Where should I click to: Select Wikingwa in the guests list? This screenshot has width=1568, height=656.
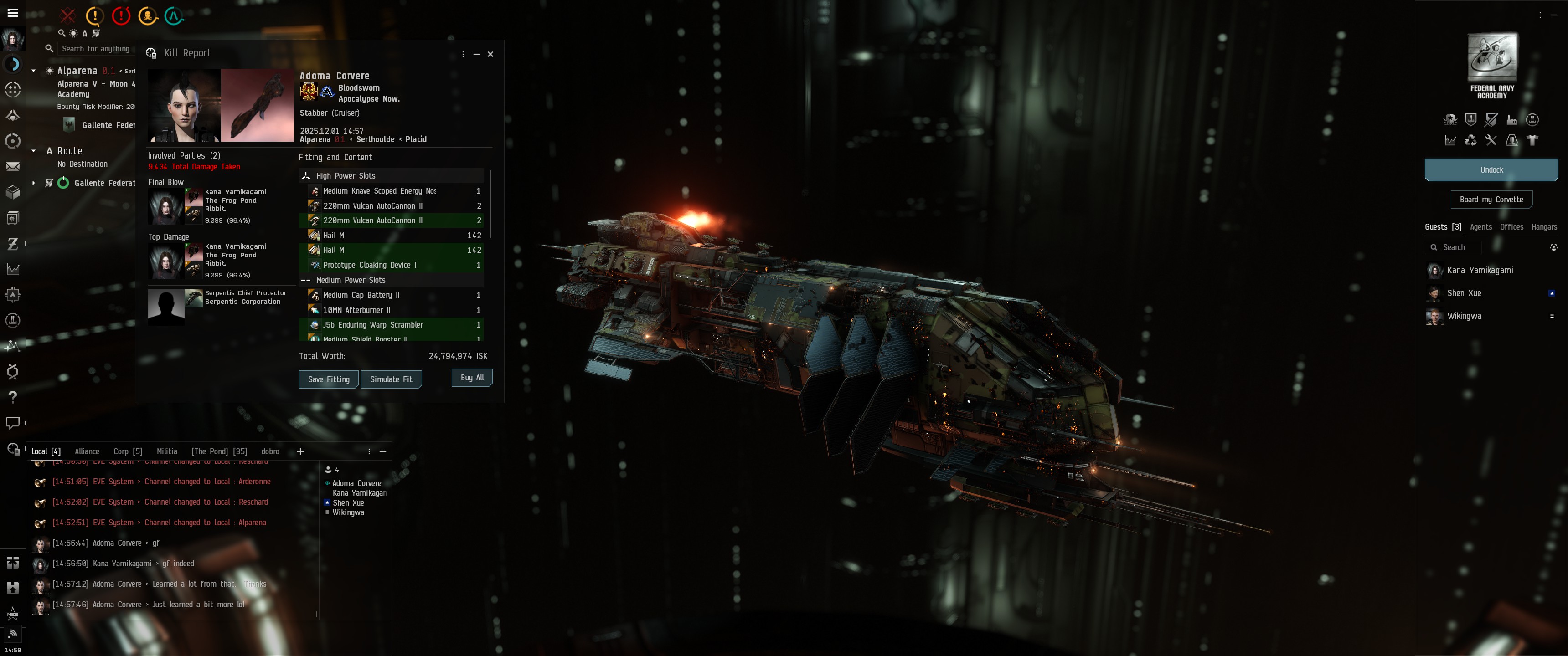click(x=1464, y=316)
